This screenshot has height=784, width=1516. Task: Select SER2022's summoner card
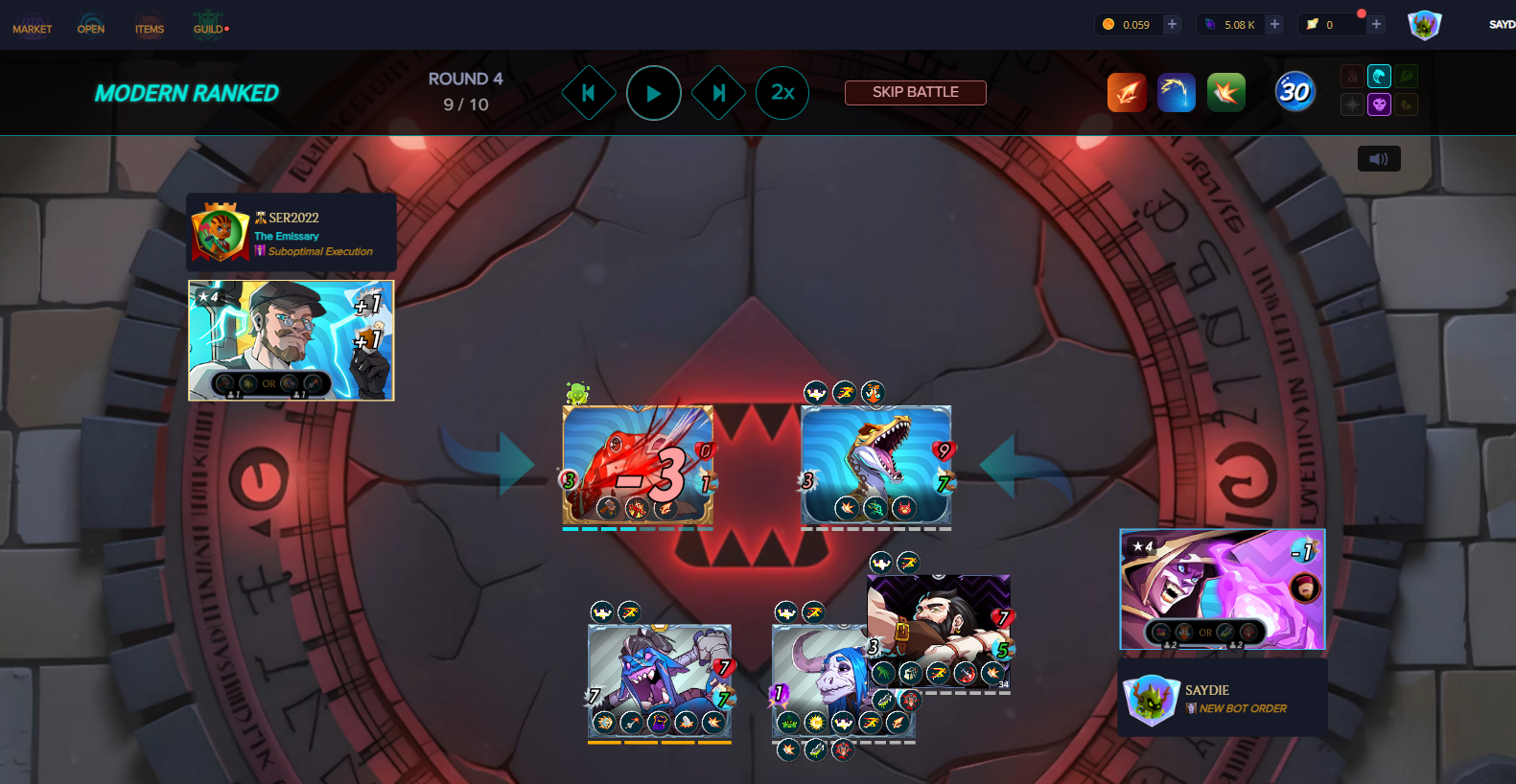point(291,340)
